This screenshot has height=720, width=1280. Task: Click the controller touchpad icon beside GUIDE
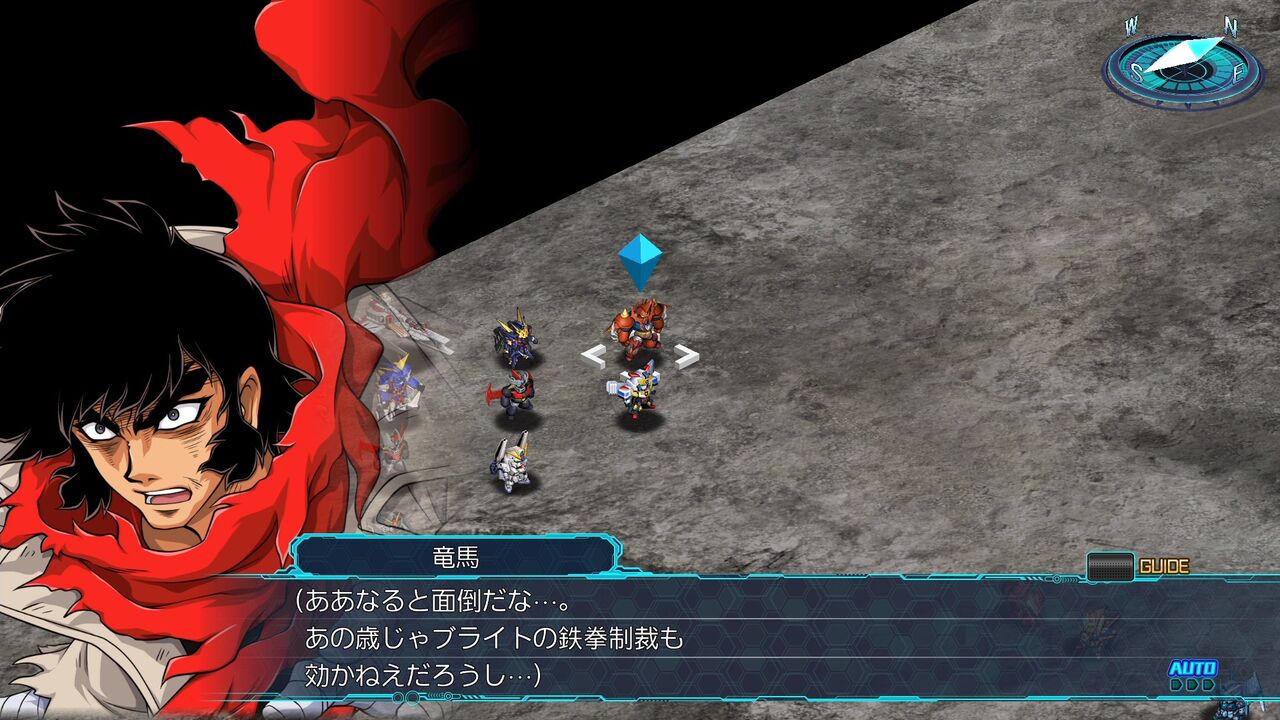tap(1110, 564)
